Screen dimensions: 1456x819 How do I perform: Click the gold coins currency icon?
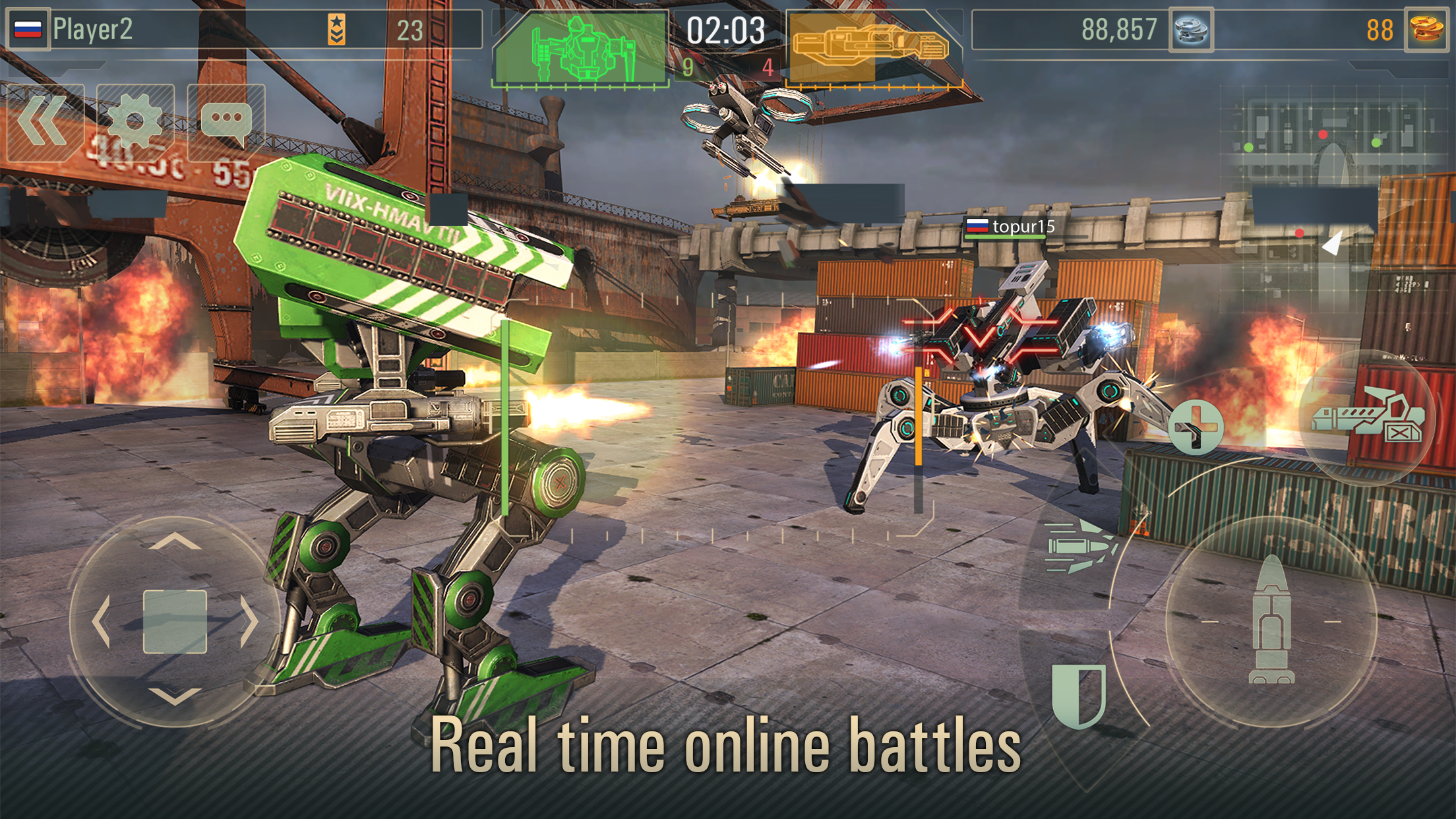[x=1427, y=30]
